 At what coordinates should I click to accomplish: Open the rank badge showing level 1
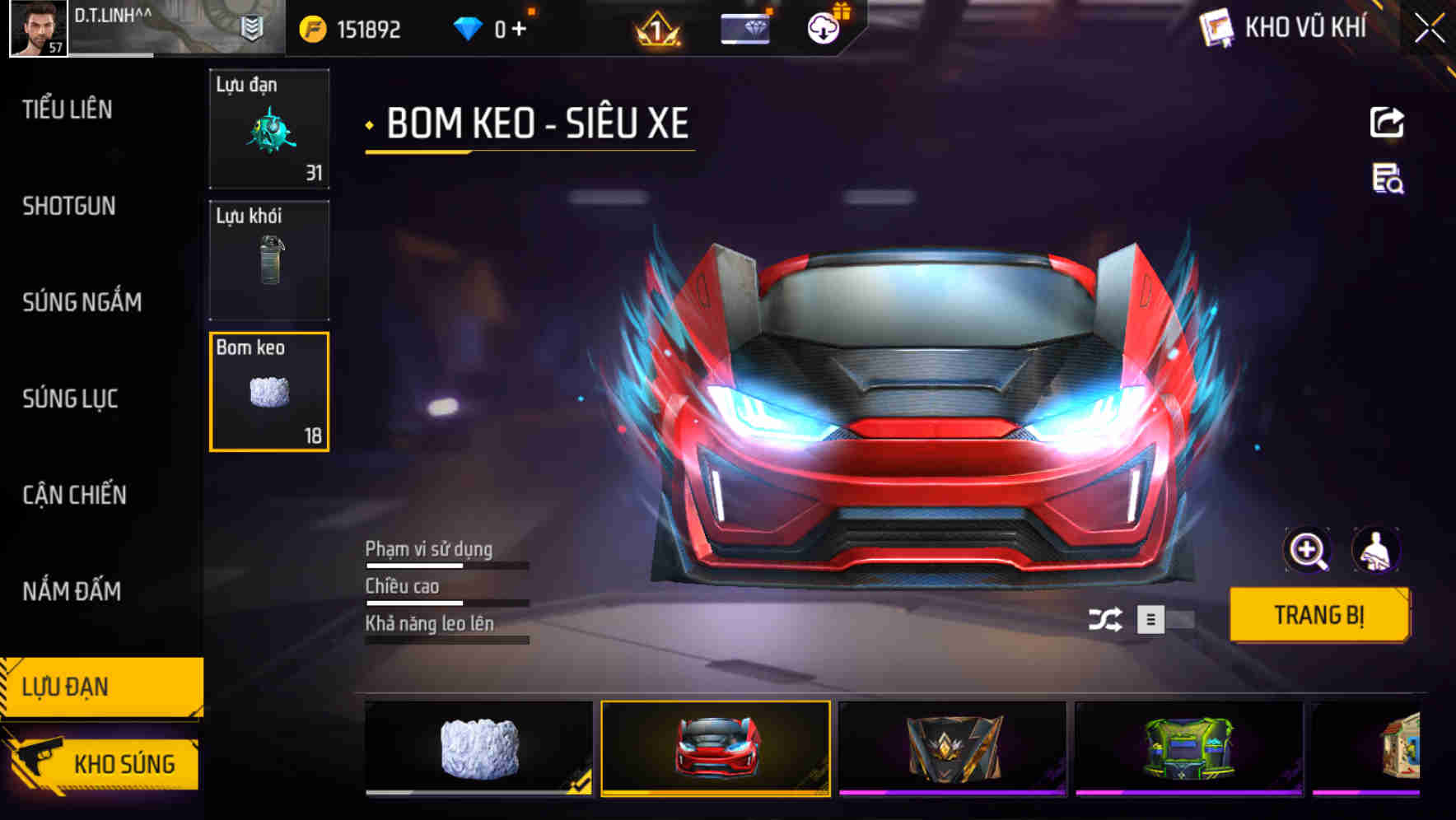pos(655,30)
